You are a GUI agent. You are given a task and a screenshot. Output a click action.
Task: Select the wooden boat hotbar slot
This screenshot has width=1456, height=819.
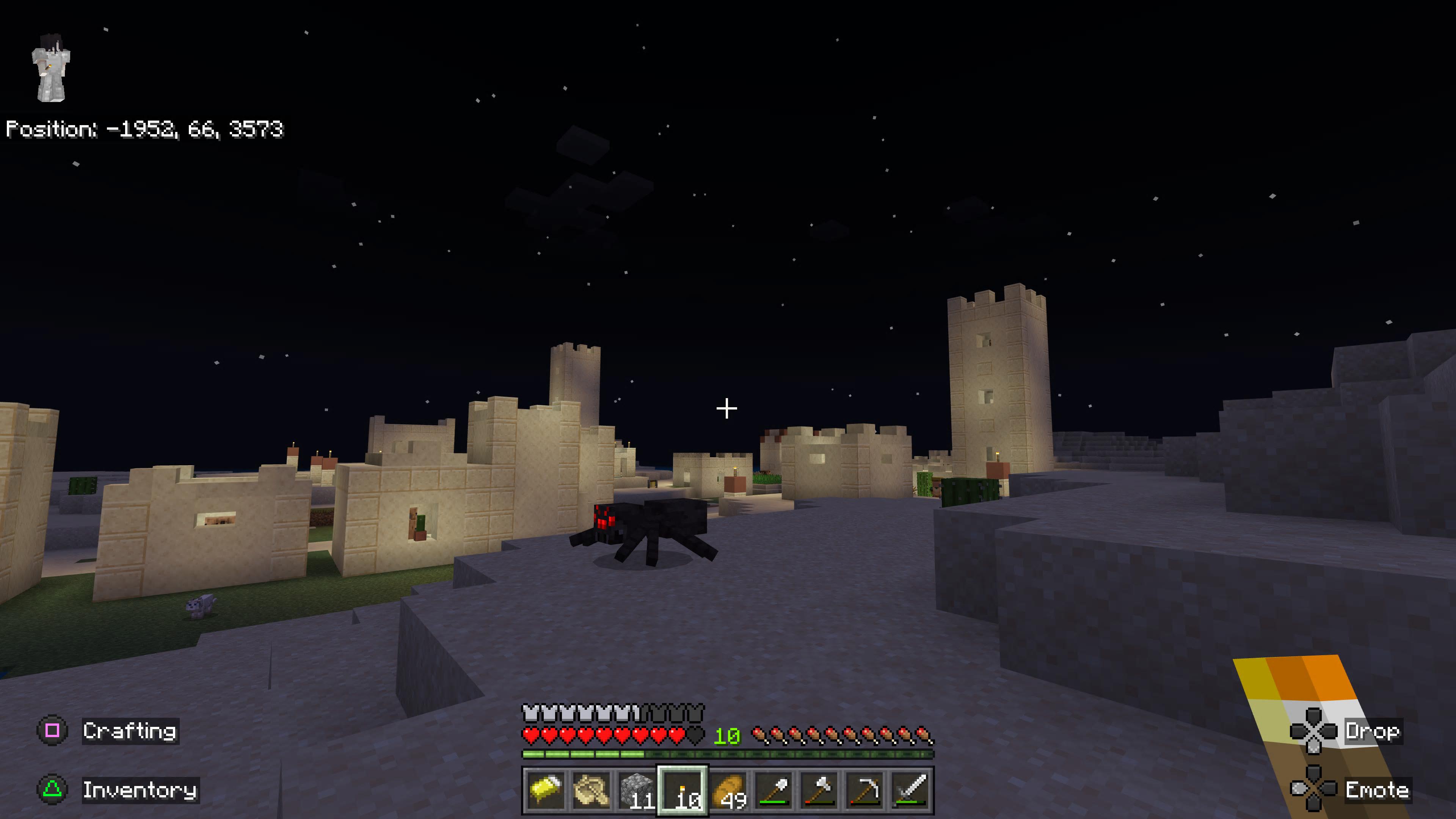pos(591,789)
